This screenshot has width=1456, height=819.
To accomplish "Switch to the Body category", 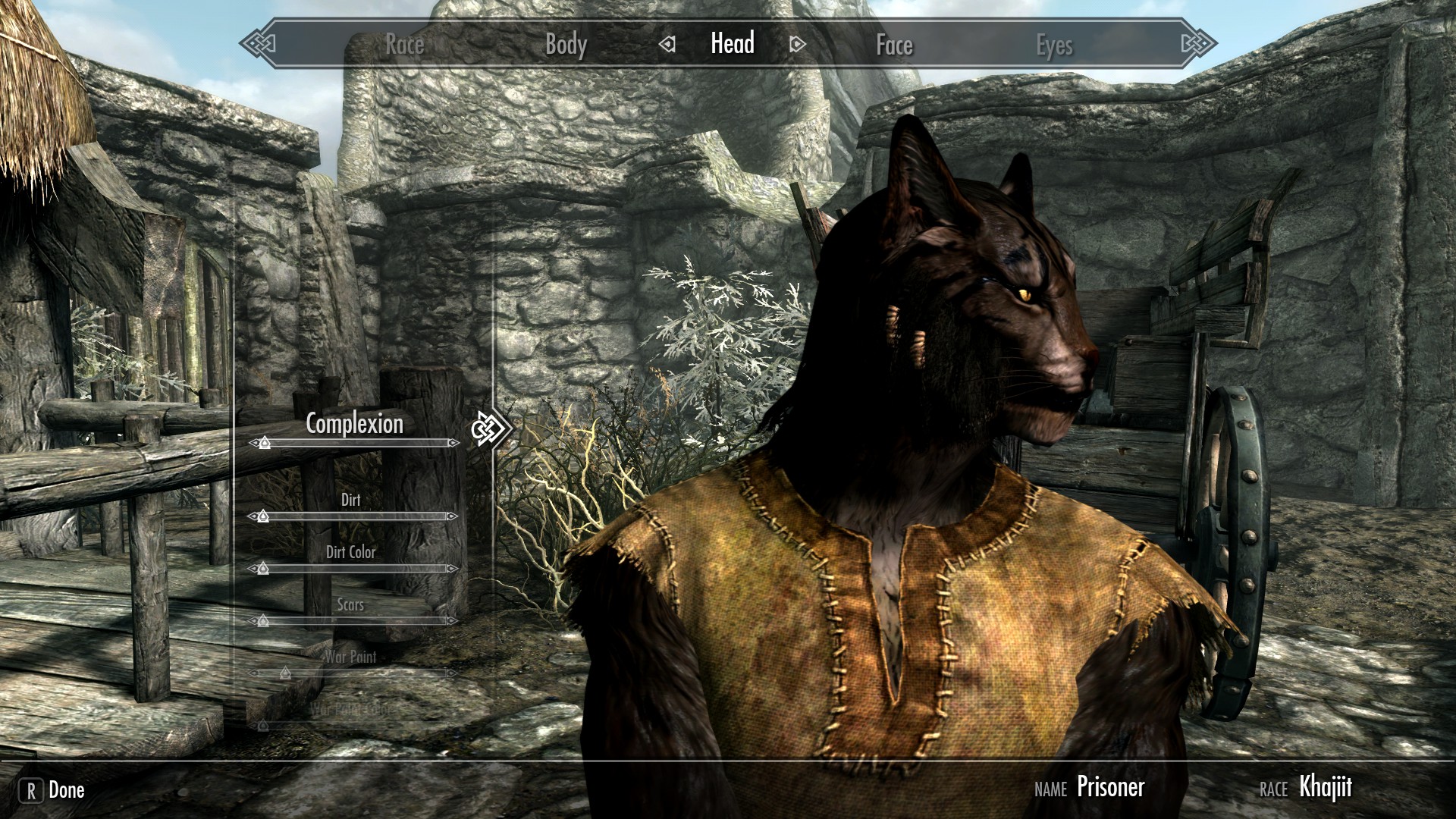I will (x=566, y=45).
